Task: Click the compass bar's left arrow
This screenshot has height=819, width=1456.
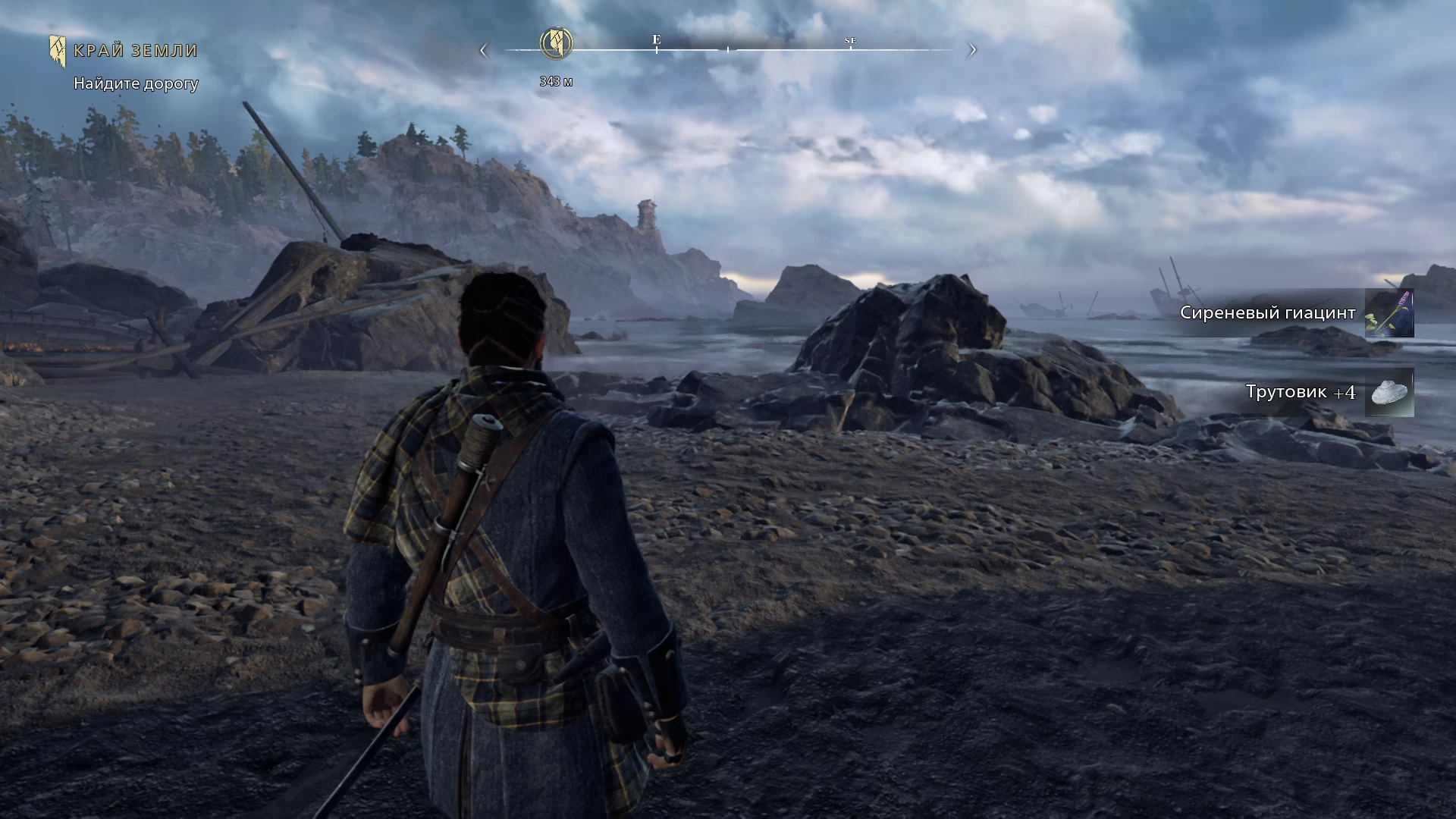Action: (x=484, y=51)
